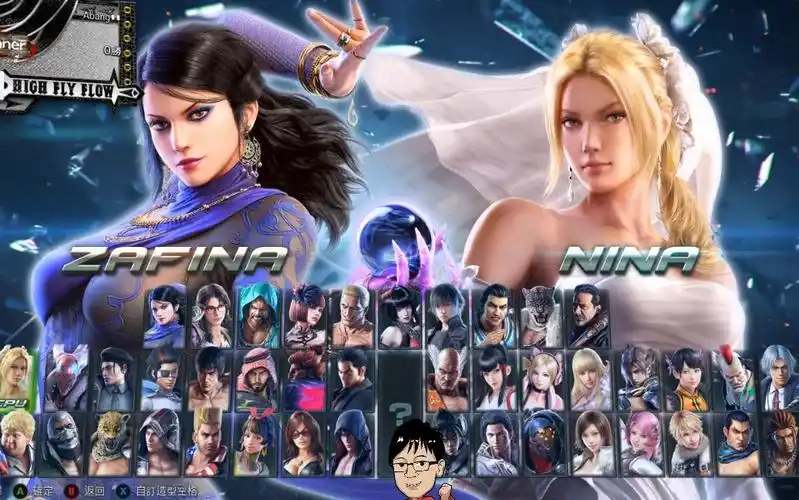Choose Lucky Chloe with cat ears

pos(543,376)
